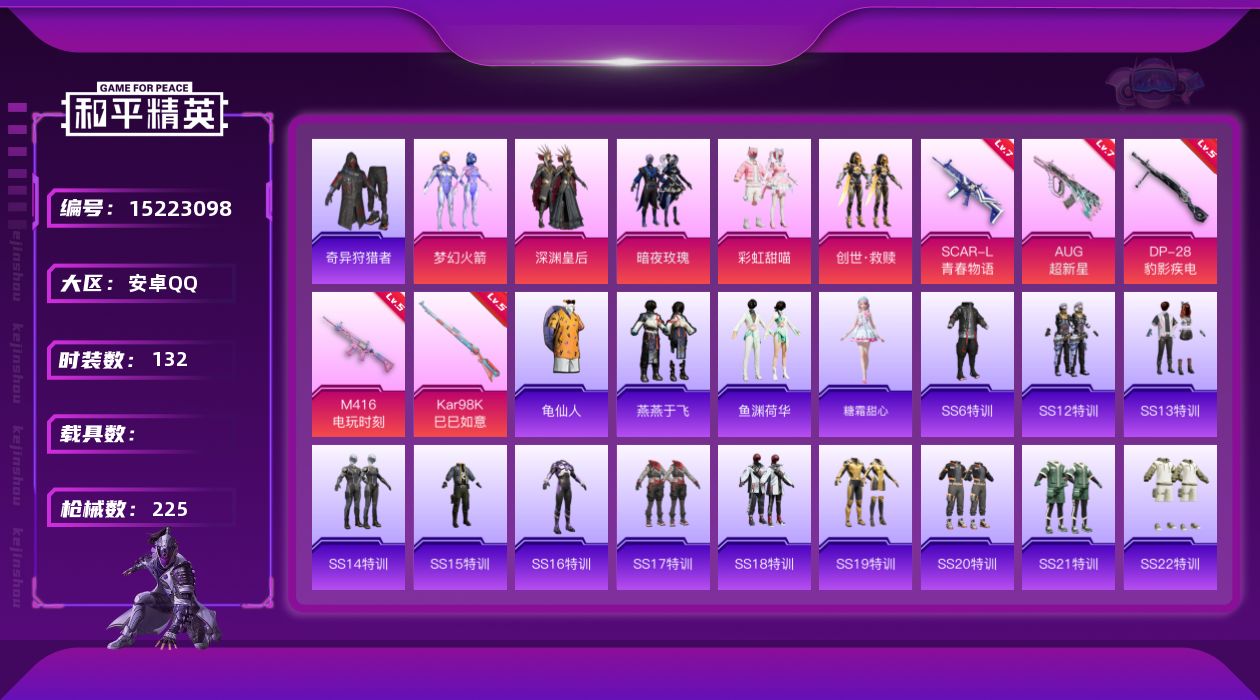1260x700 pixels.
Task: Select the 暗夜玫瑰 outfit tile
Action: coord(663,211)
